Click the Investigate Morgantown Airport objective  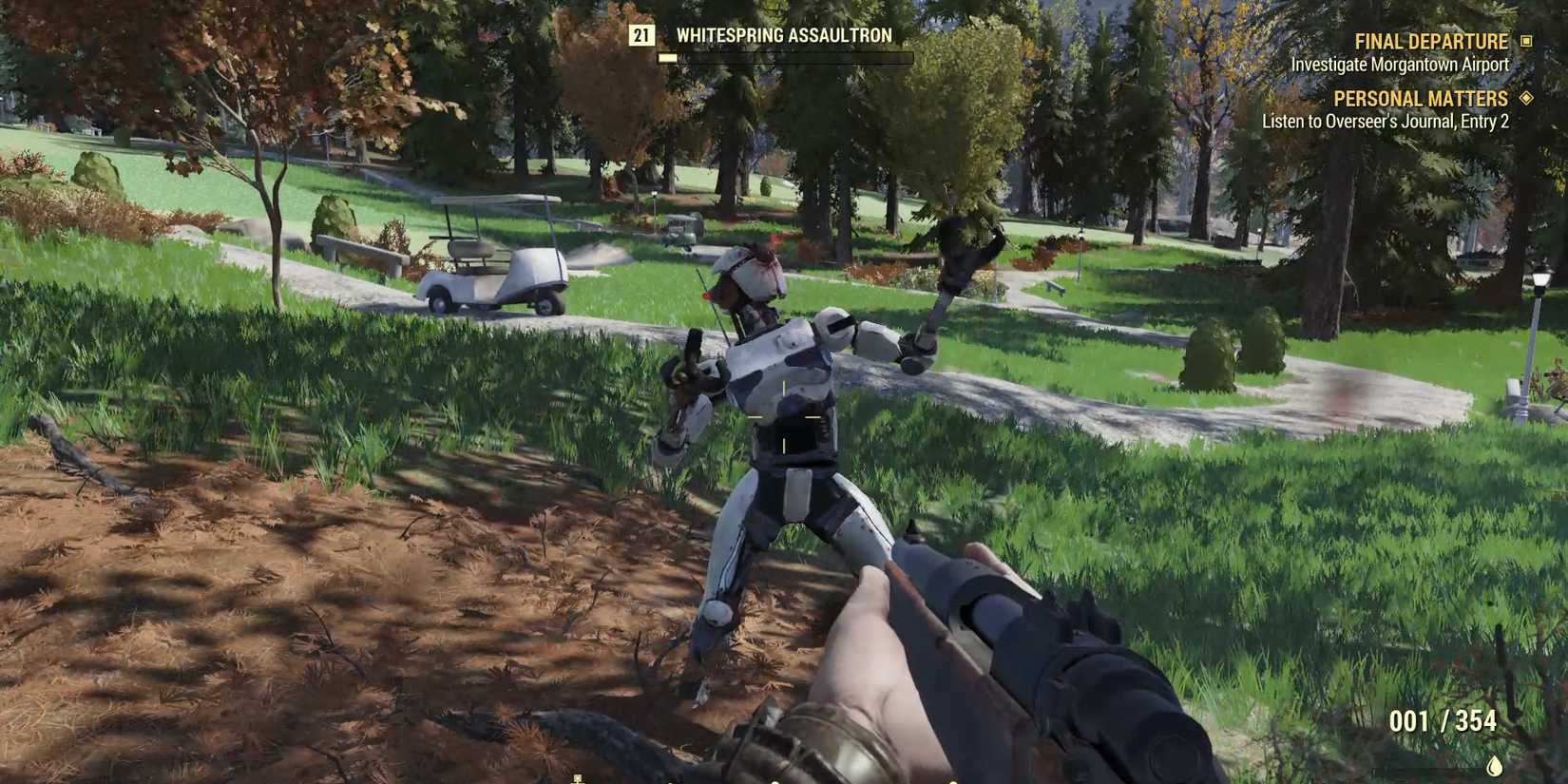coord(1398,65)
